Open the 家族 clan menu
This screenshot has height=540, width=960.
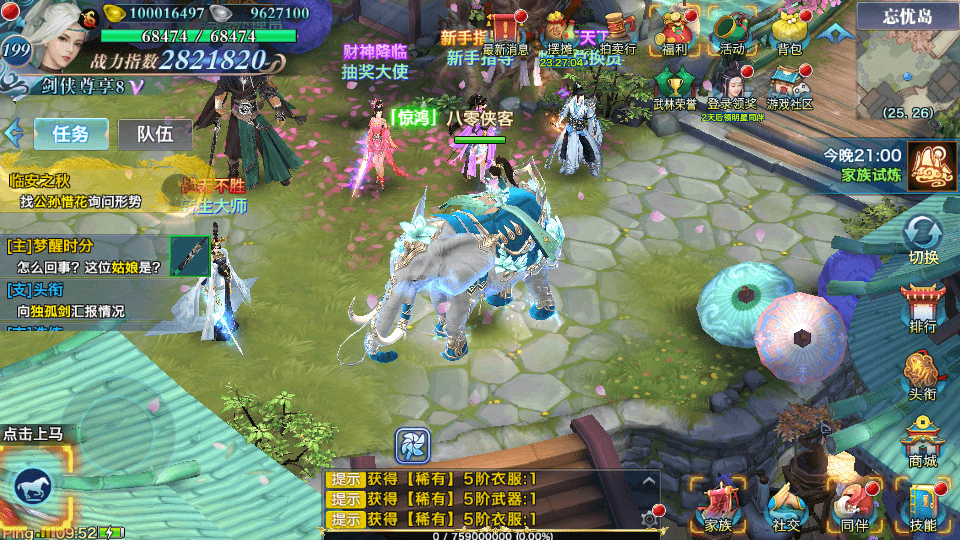click(718, 504)
